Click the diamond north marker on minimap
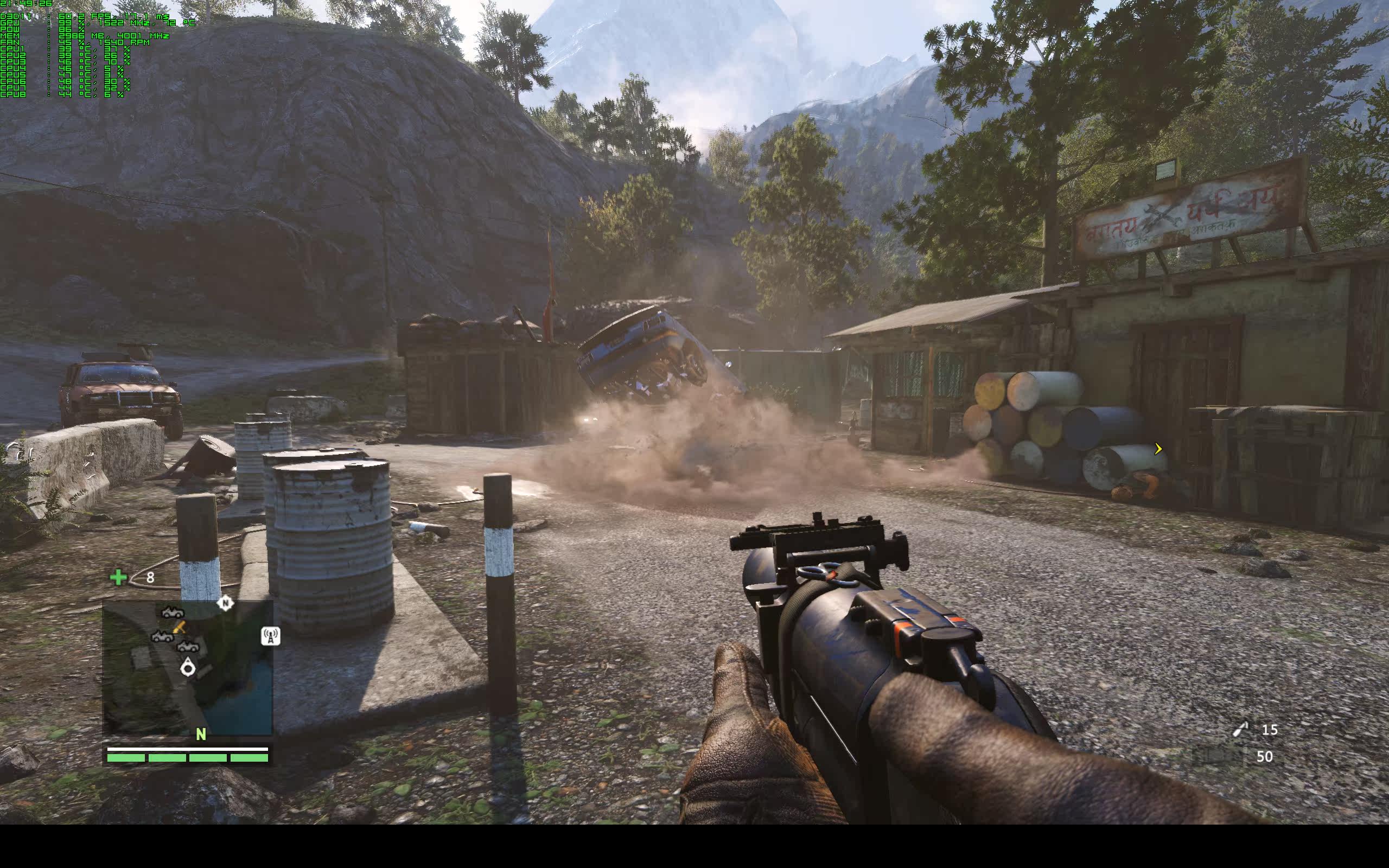This screenshot has width=1389, height=868. (x=225, y=603)
